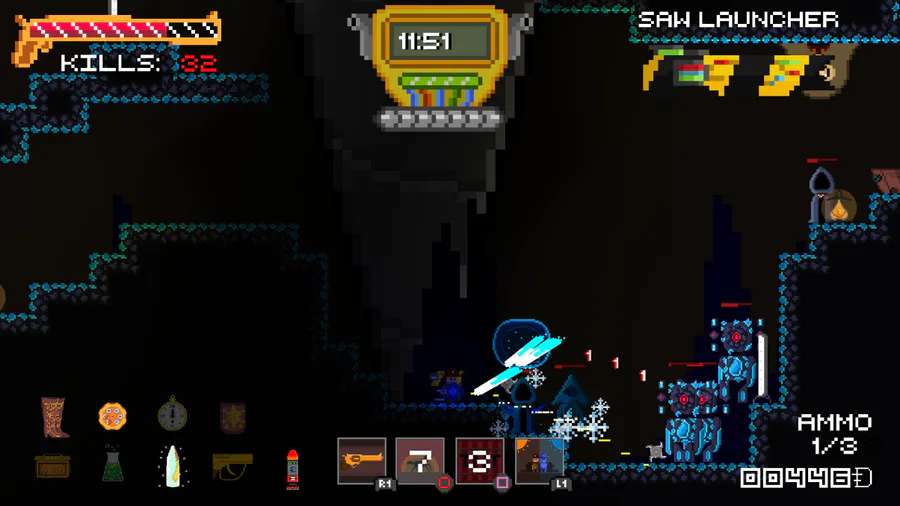
Task: Select the green potion flask icon
Action: point(112,465)
